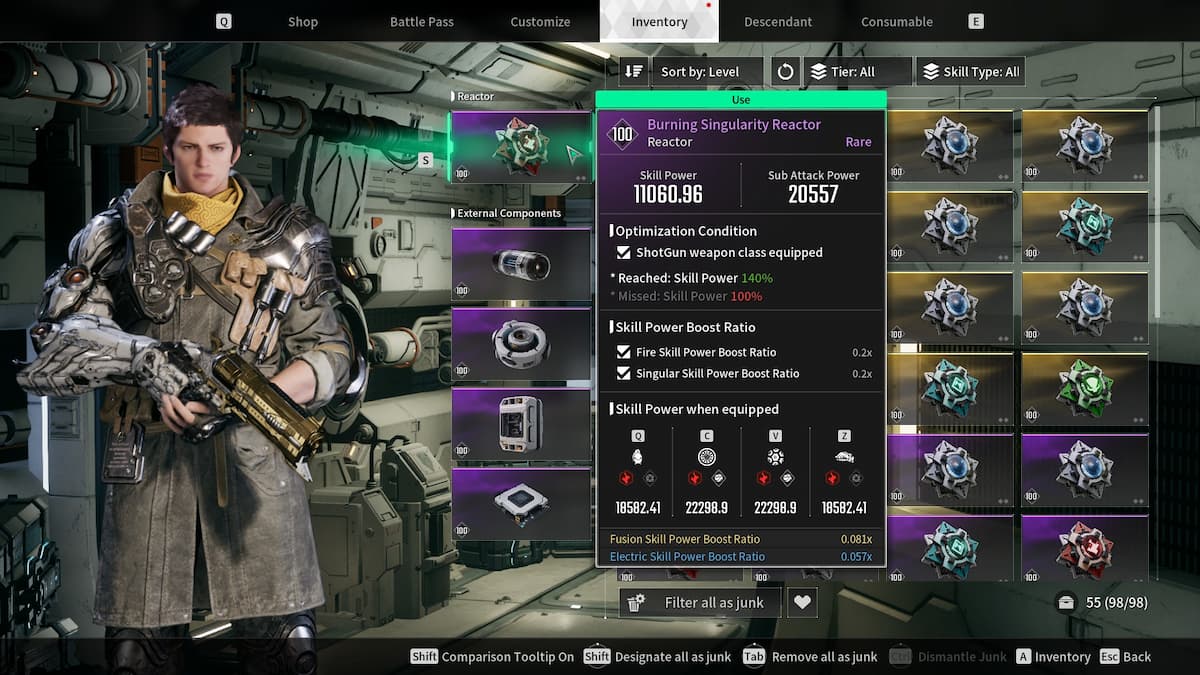Open the Skill Type: All filter
This screenshot has width=1200, height=675.
pyautogui.click(x=970, y=72)
